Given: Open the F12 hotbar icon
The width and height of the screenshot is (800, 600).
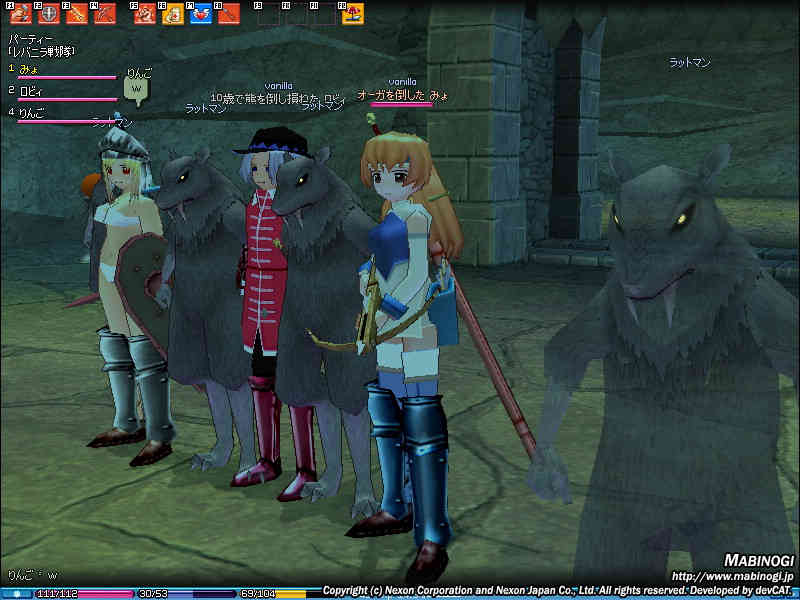Looking at the screenshot, I should pos(352,14).
